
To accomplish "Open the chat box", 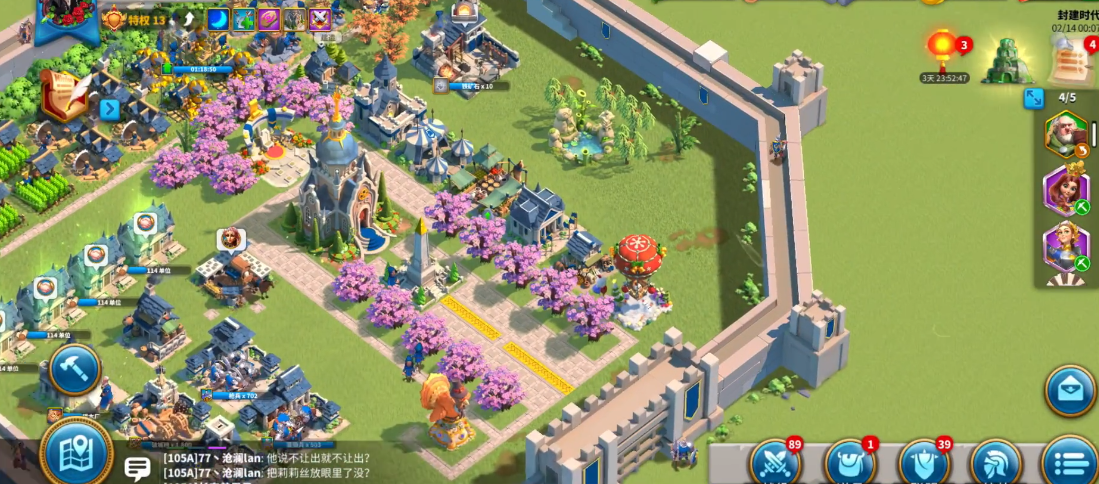I will [x=137, y=466].
